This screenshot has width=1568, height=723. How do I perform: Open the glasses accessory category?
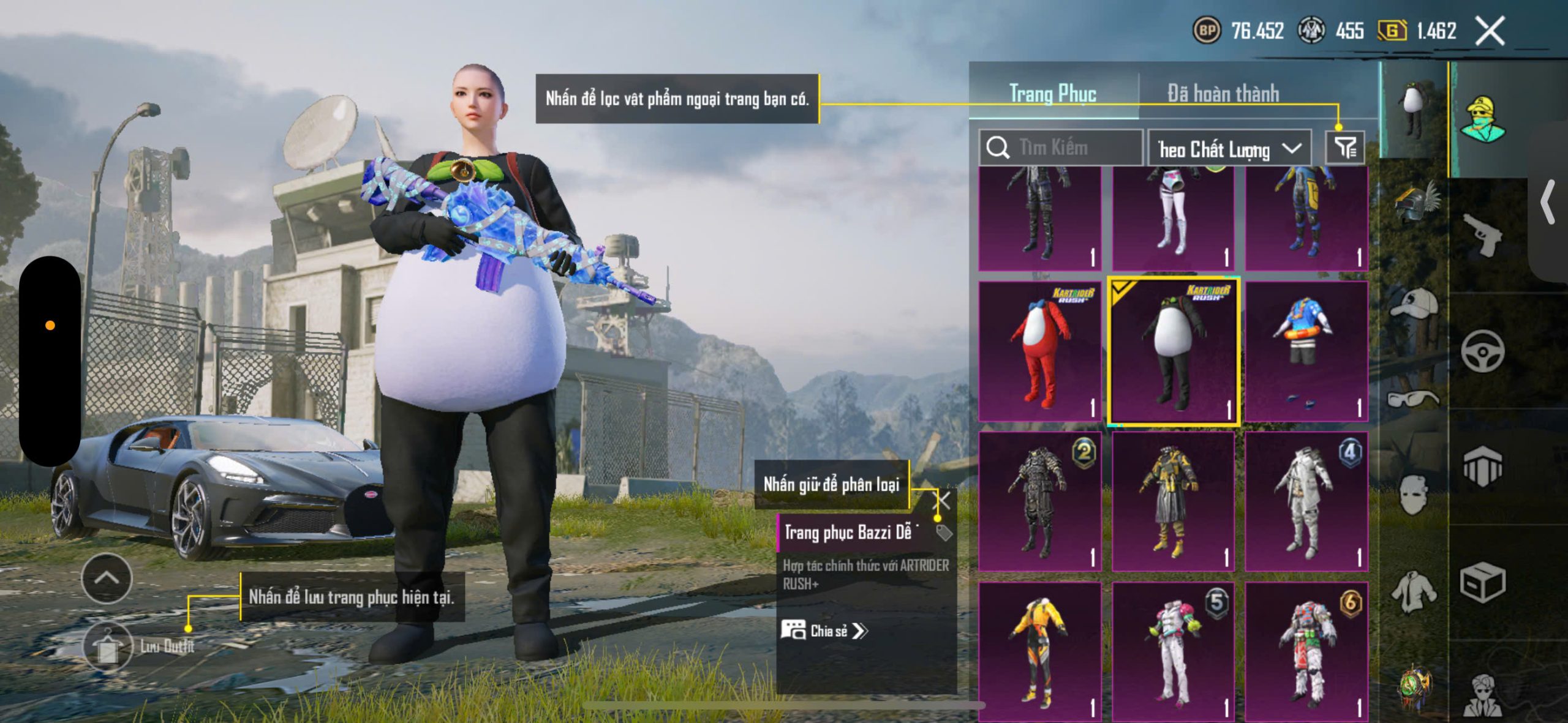tap(1414, 399)
